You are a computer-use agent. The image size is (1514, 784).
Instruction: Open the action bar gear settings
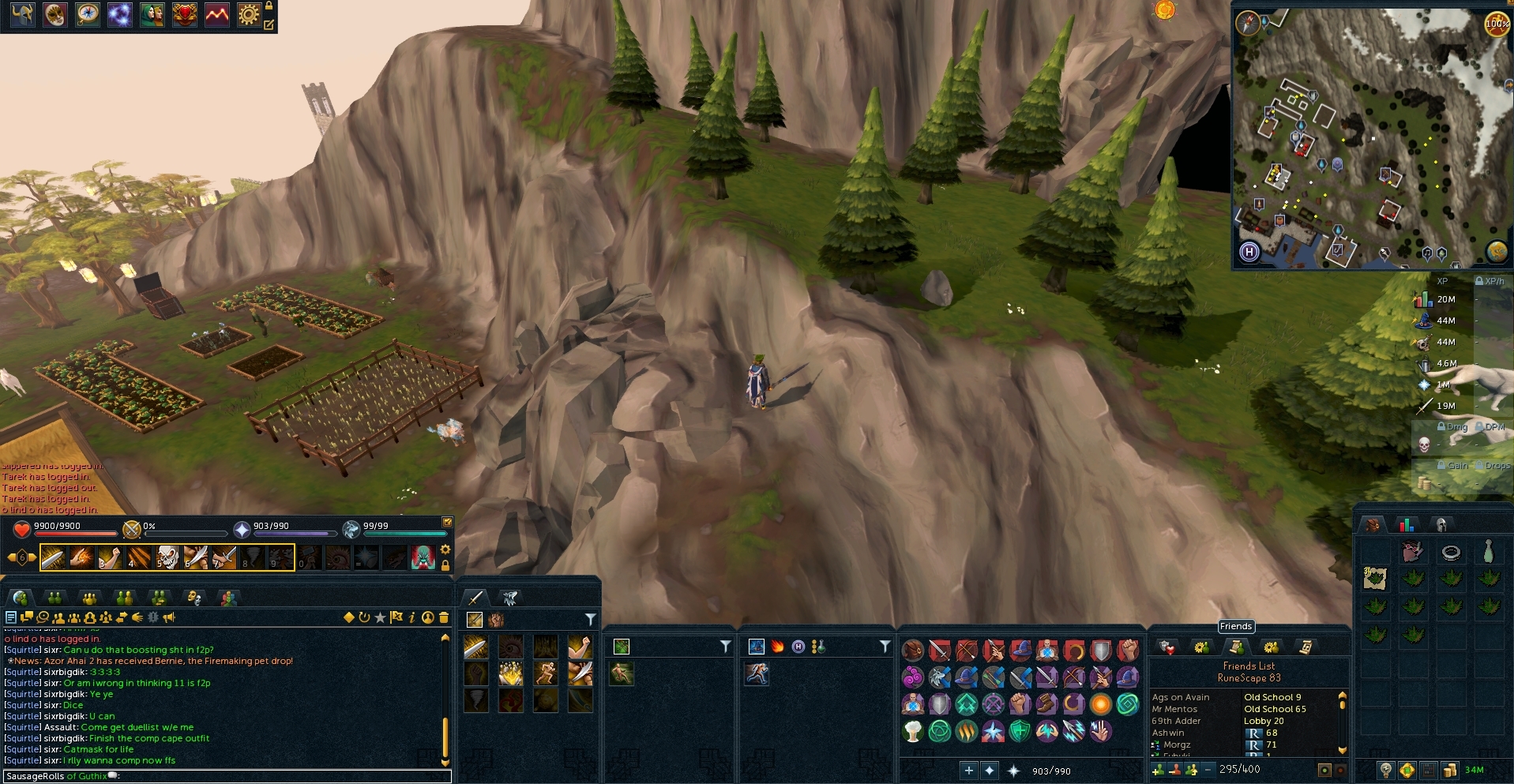click(x=445, y=550)
